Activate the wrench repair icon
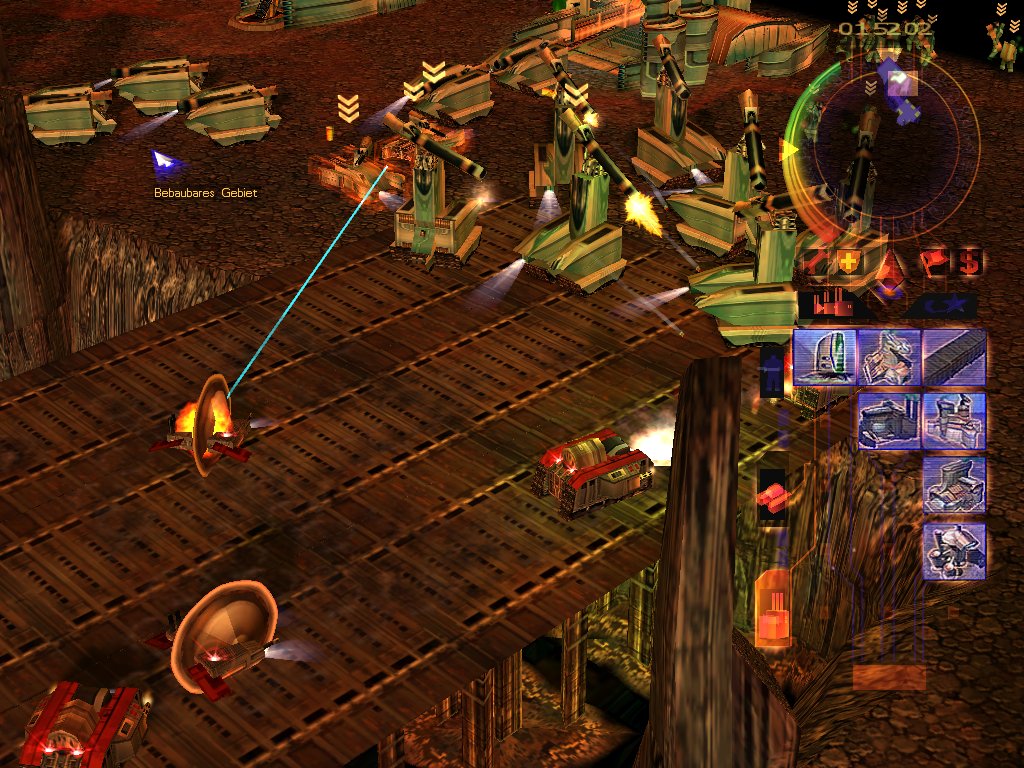The height and width of the screenshot is (768, 1024). (813, 262)
